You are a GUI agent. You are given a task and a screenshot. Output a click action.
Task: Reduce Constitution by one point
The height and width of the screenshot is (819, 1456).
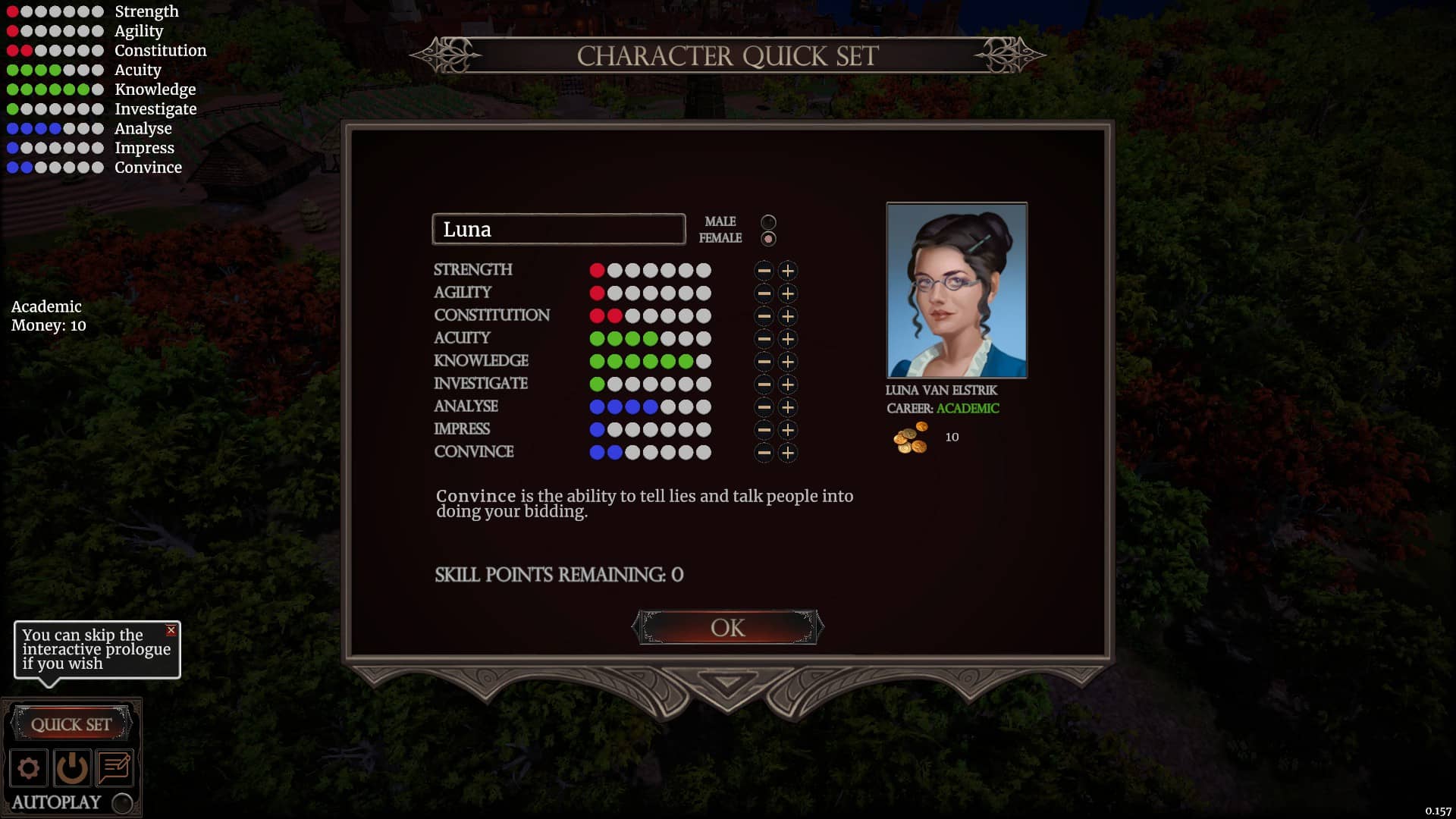[x=764, y=316]
